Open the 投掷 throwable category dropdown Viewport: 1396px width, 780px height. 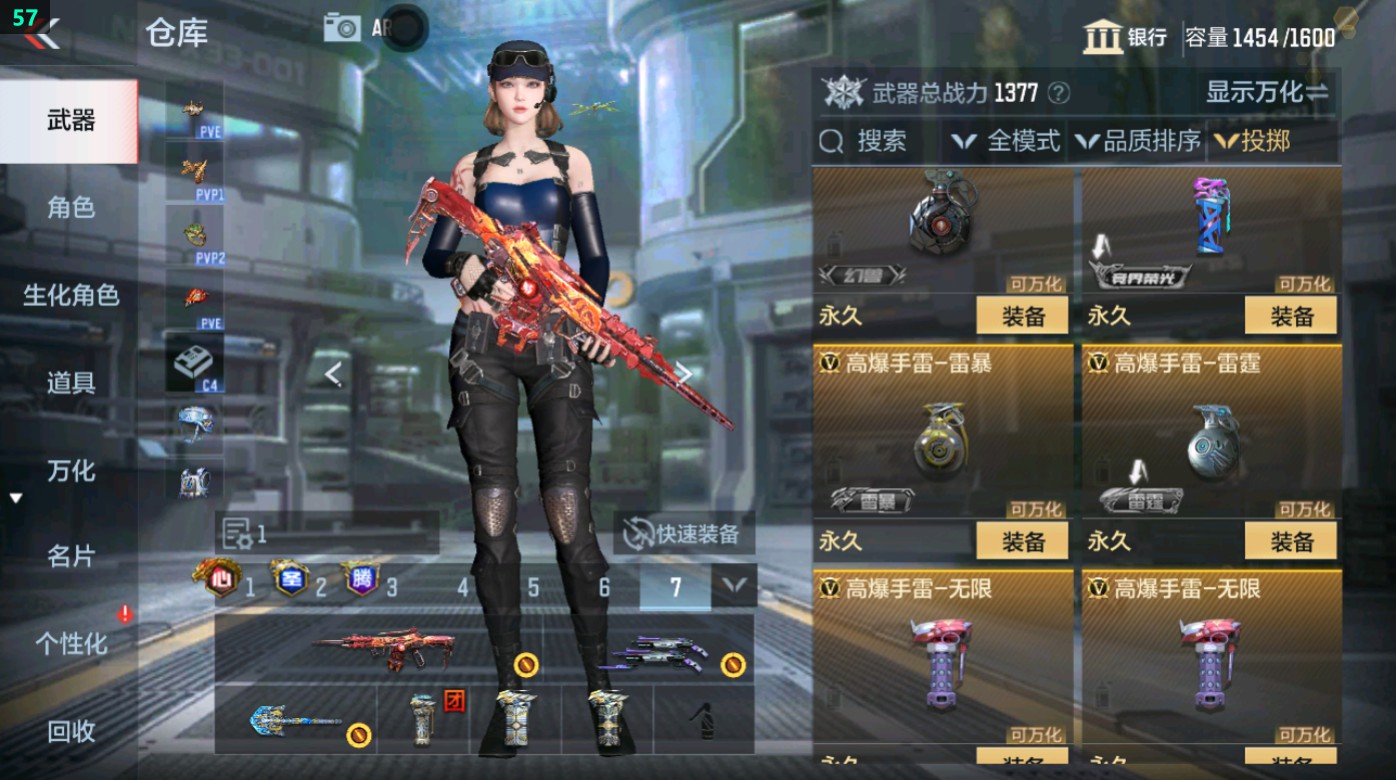1264,142
